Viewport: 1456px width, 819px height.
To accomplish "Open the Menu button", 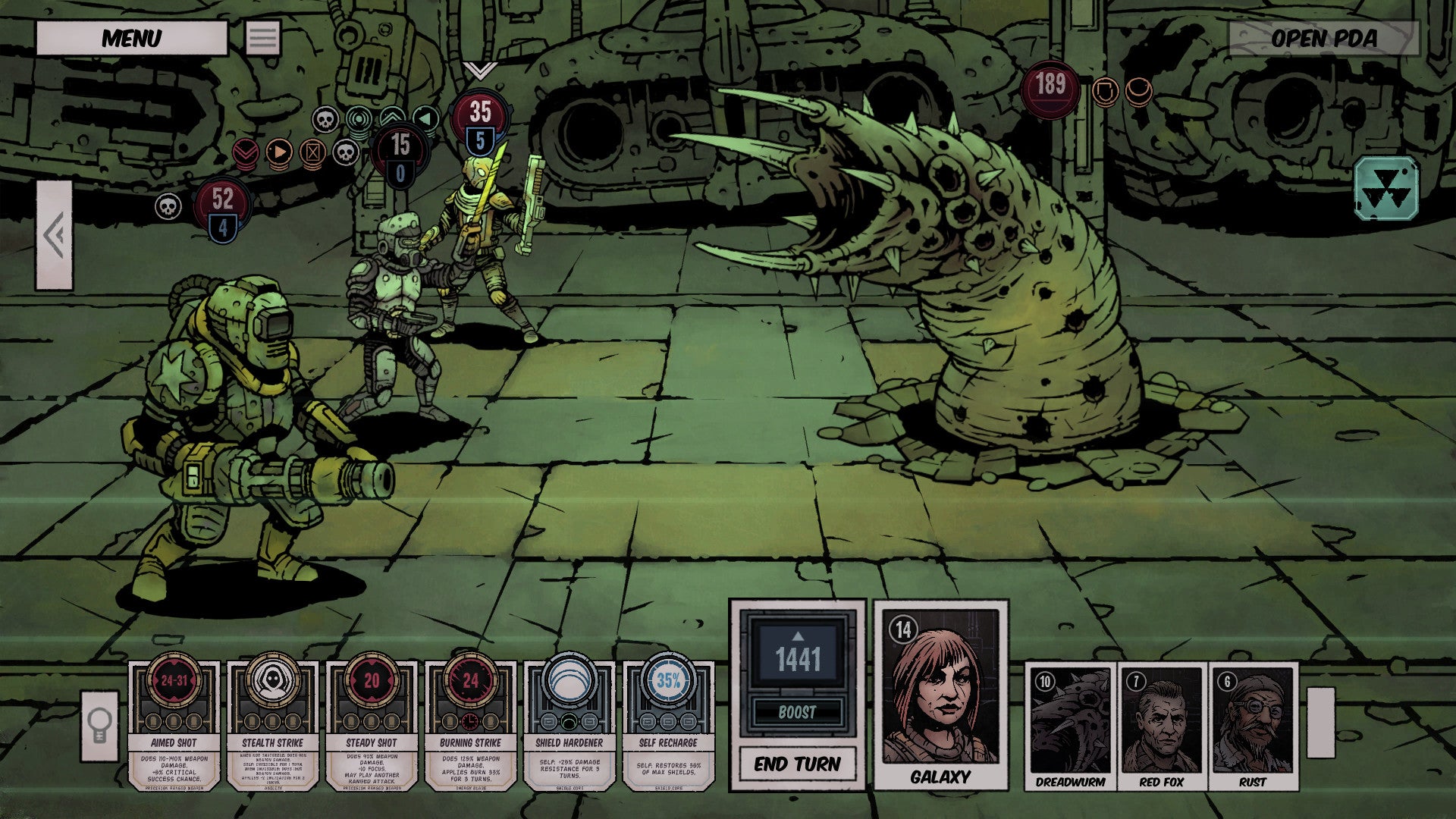I will (131, 38).
